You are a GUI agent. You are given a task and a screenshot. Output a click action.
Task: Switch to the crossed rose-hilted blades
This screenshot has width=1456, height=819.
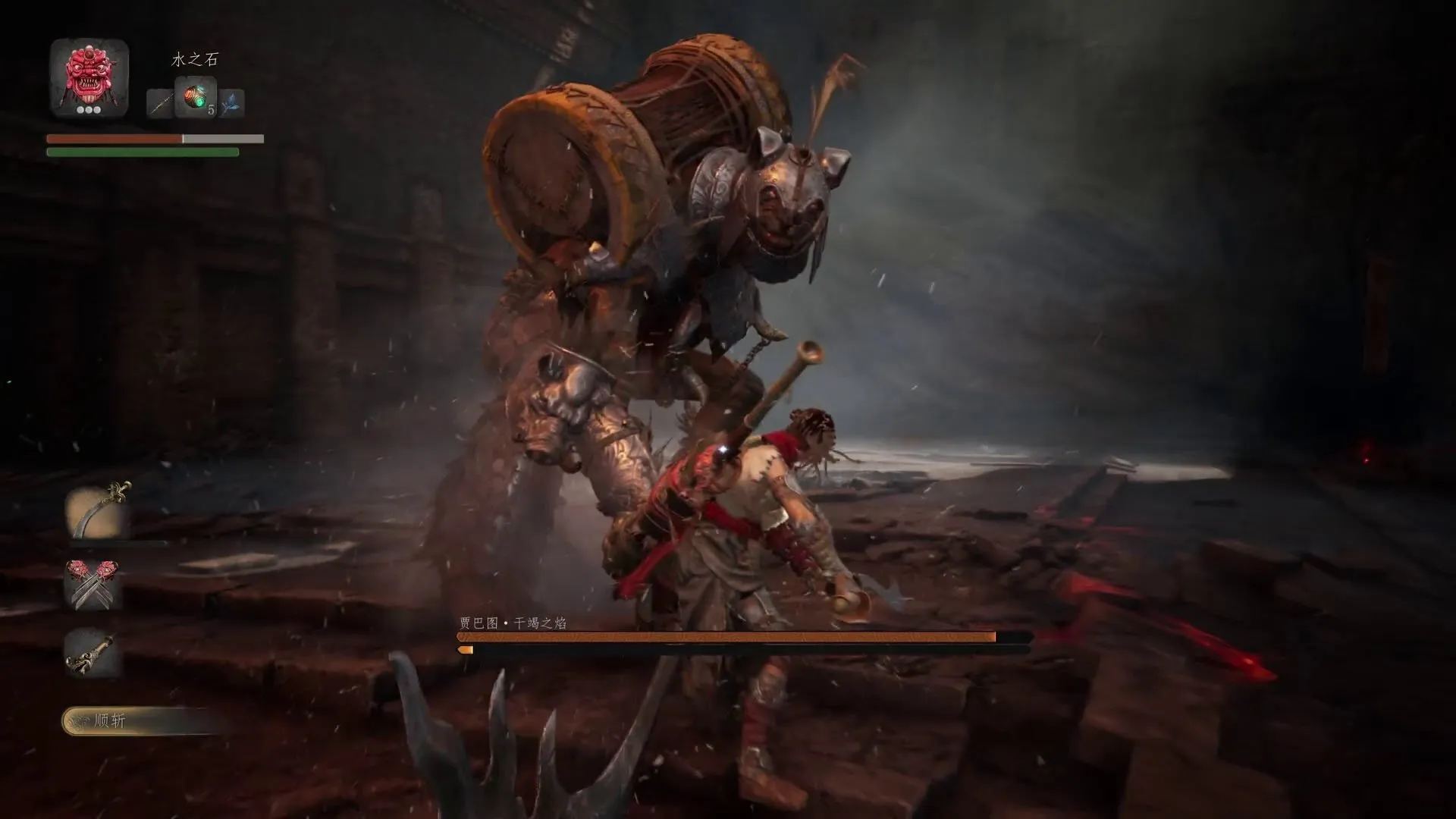point(93,584)
